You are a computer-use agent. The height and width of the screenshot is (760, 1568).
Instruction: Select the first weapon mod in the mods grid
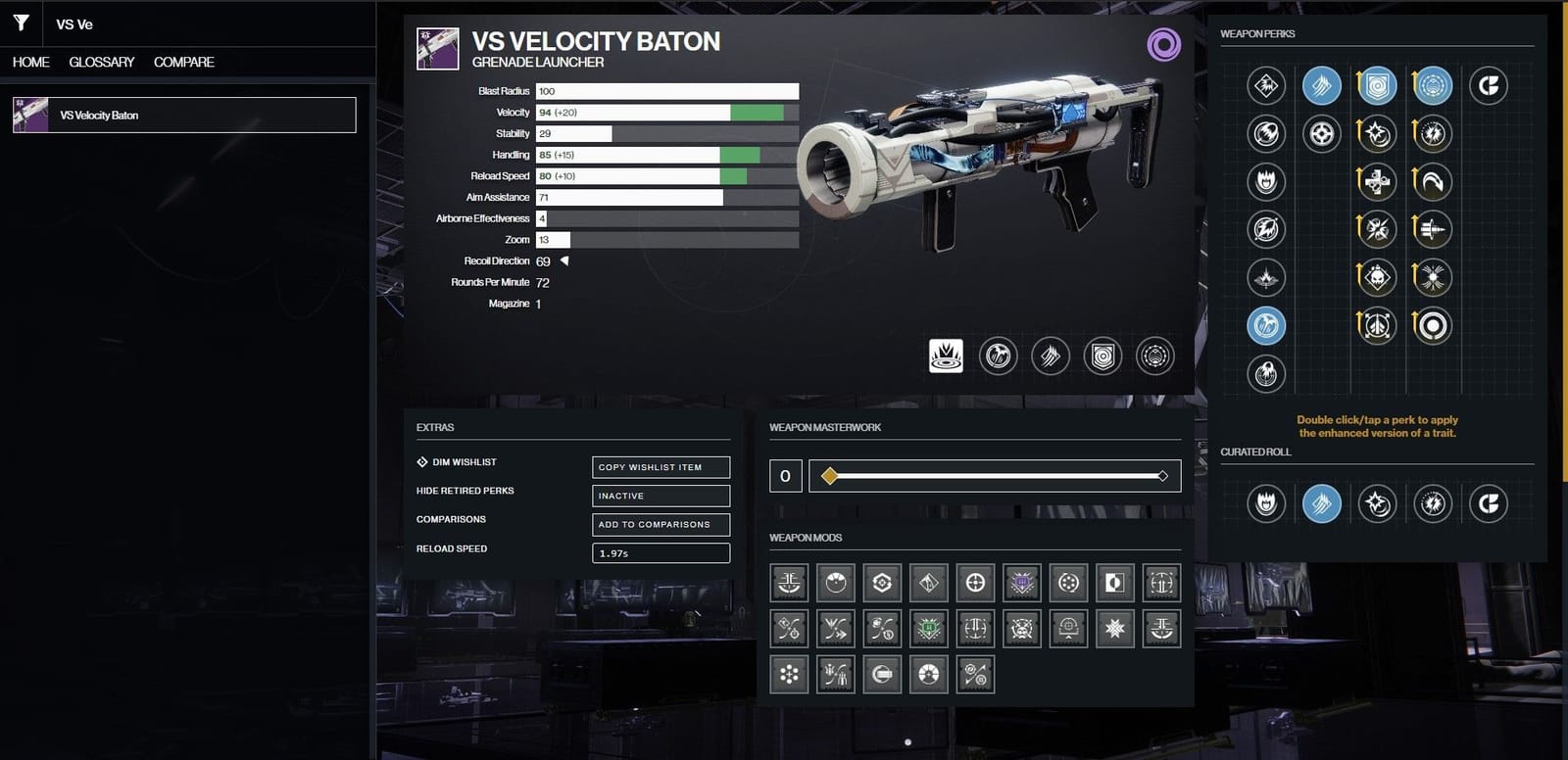pos(789,582)
